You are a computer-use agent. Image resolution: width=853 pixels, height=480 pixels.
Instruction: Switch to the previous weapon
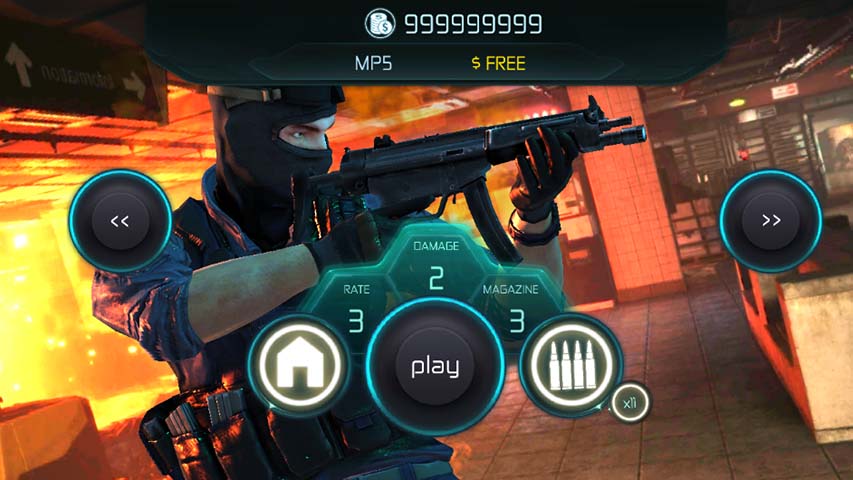pyautogui.click(x=120, y=221)
